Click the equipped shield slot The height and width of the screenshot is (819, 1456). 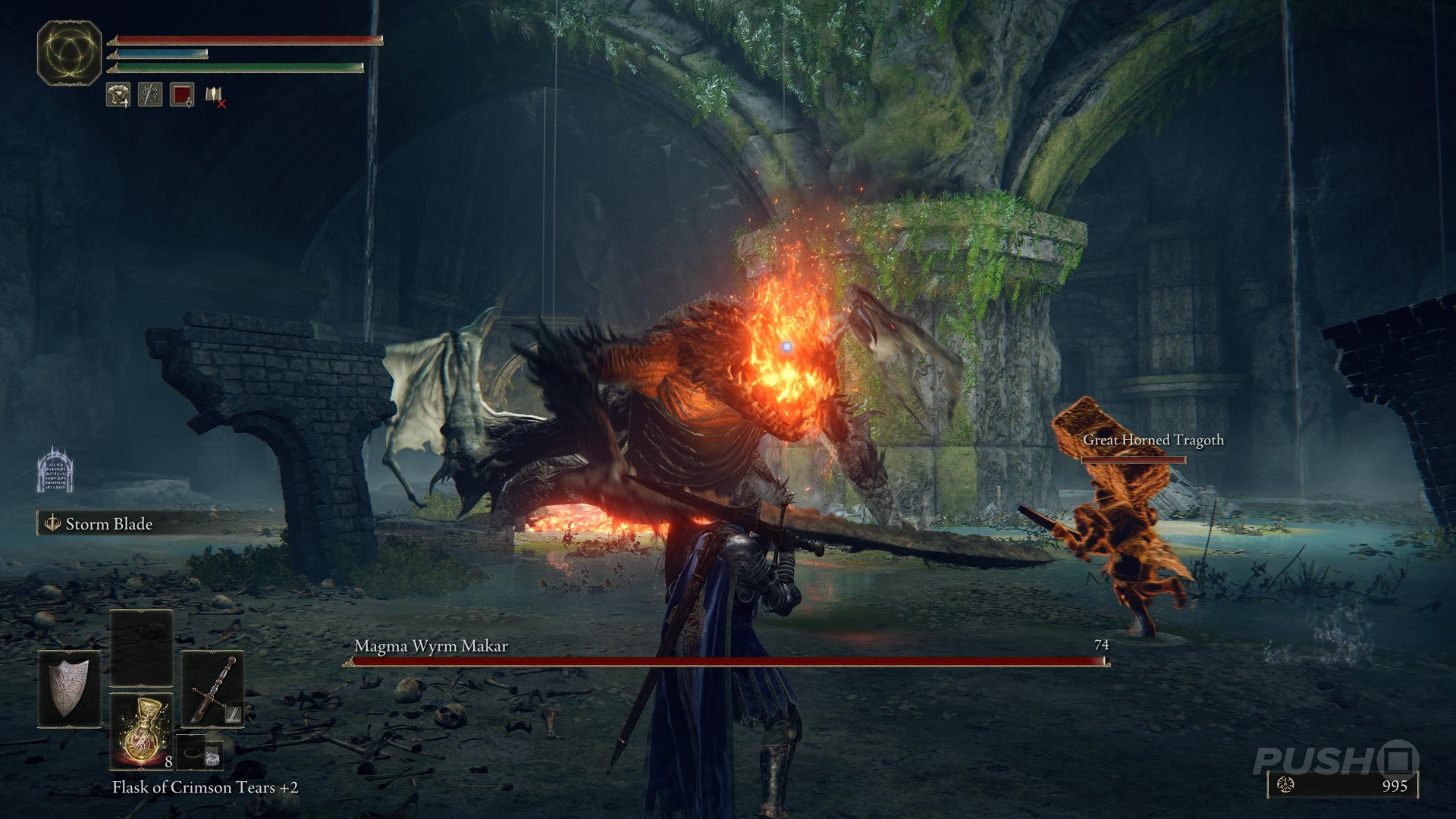pyautogui.click(x=69, y=689)
